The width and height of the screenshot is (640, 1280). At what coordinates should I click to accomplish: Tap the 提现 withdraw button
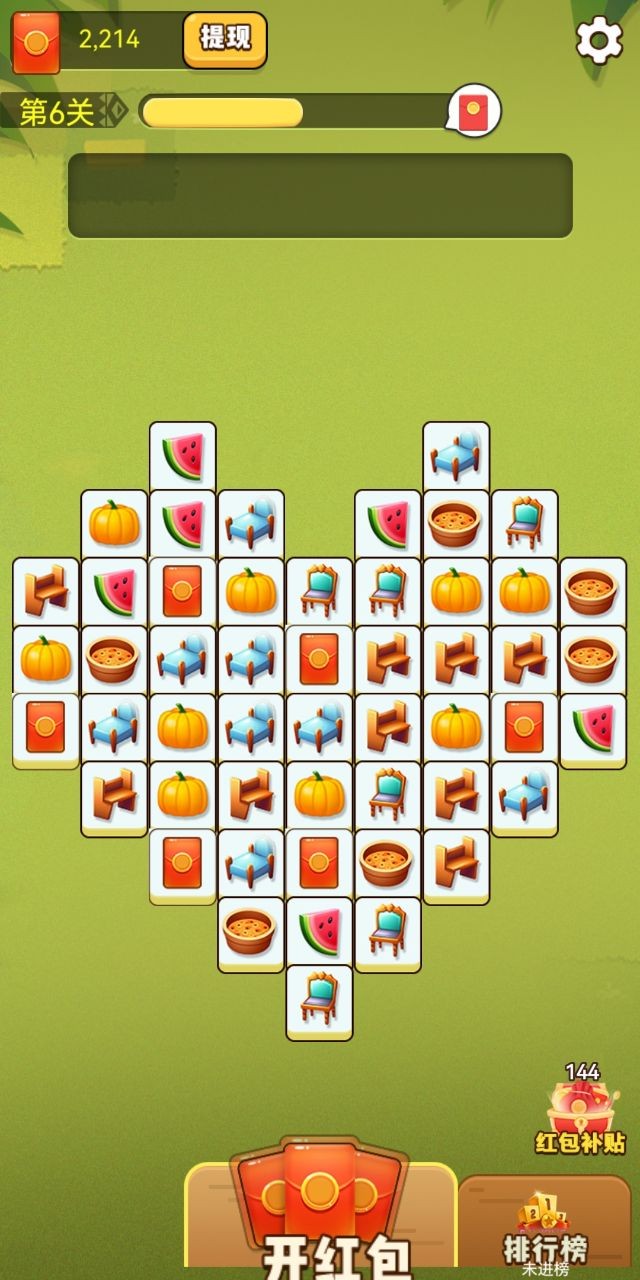click(x=225, y=39)
